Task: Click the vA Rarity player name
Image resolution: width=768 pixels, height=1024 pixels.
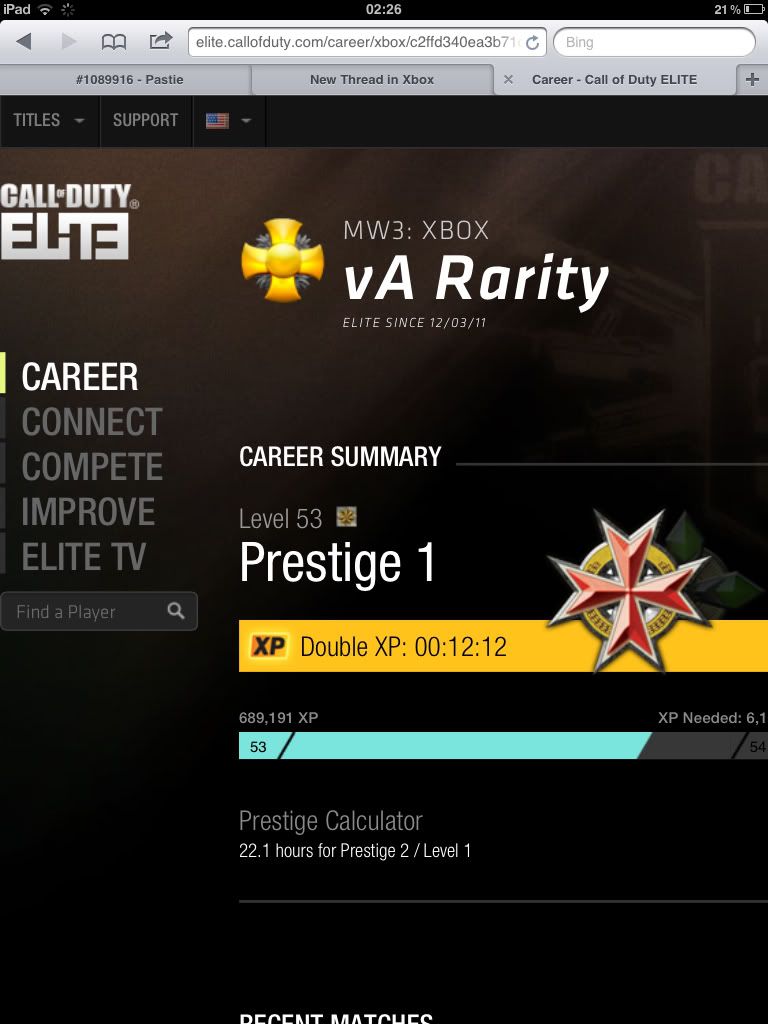Action: [x=475, y=278]
